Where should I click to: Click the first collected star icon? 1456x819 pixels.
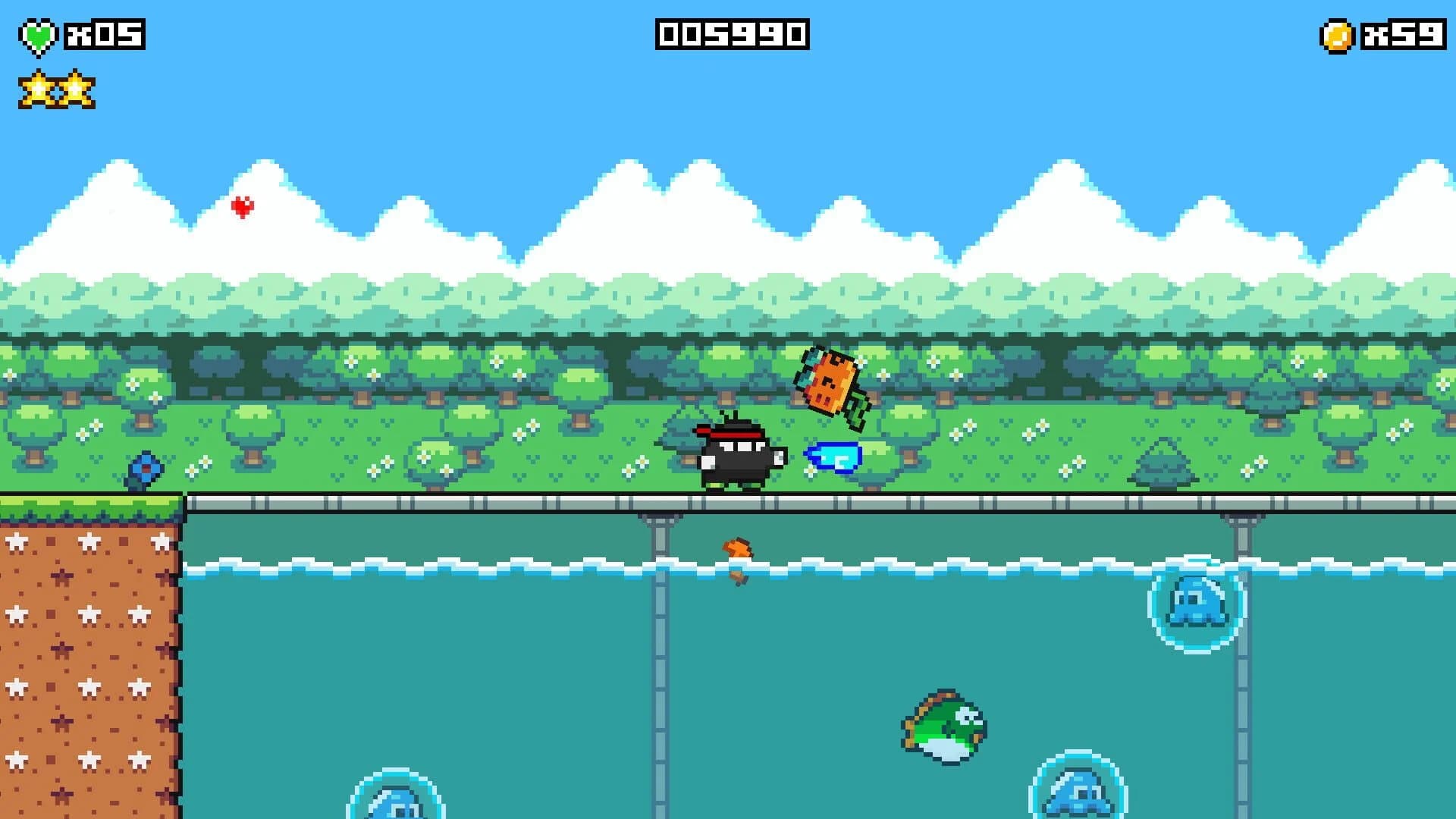point(37,91)
